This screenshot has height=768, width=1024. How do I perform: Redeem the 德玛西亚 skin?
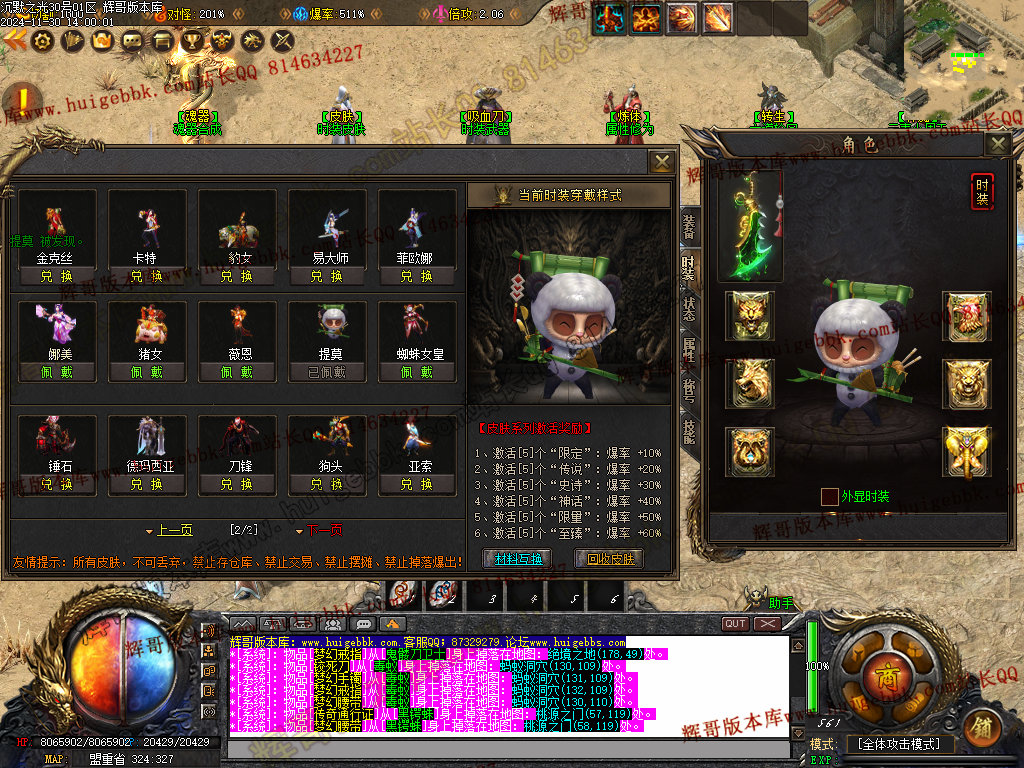pos(147,484)
